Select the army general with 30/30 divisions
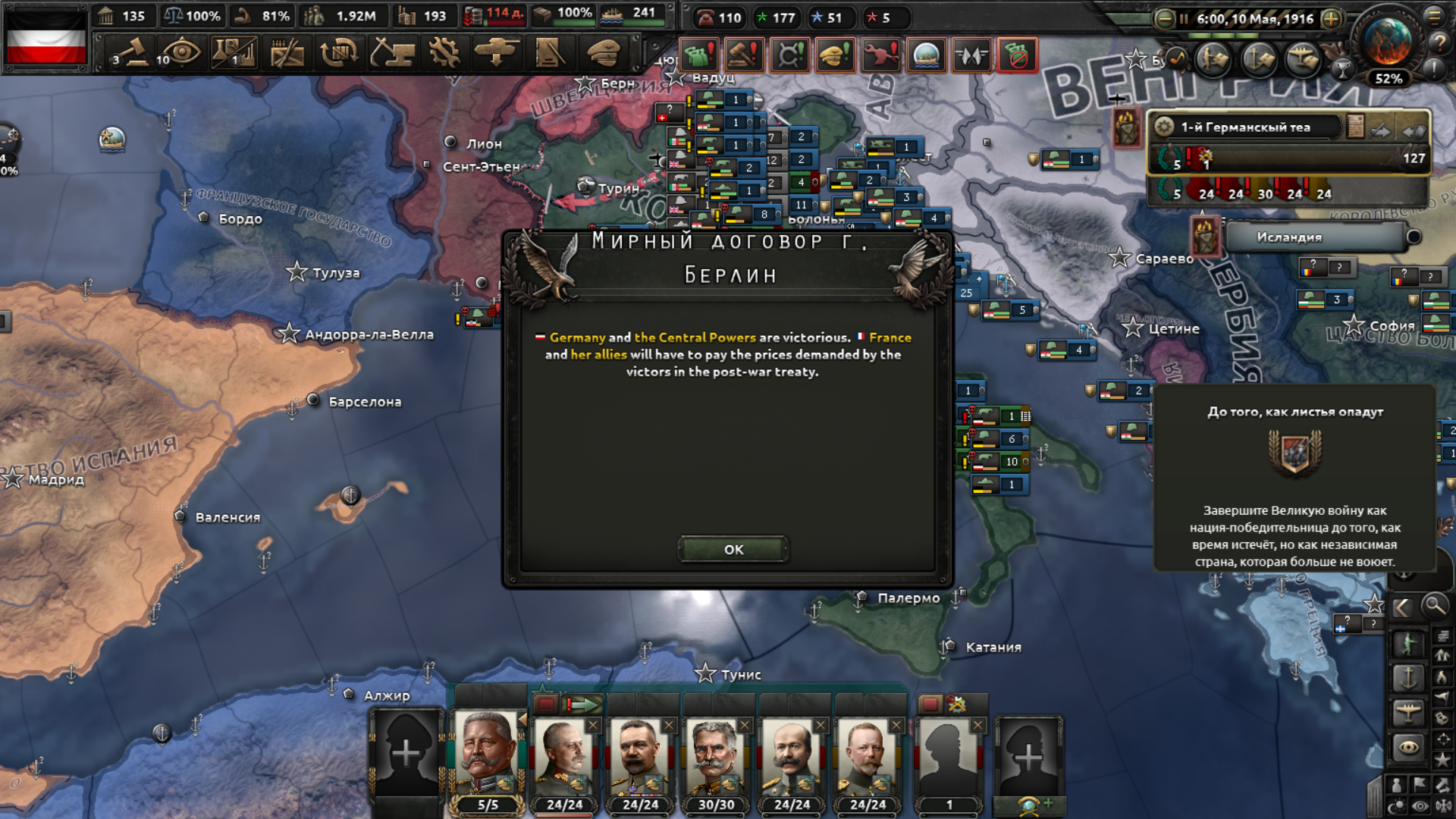1456x819 pixels. (x=715, y=757)
